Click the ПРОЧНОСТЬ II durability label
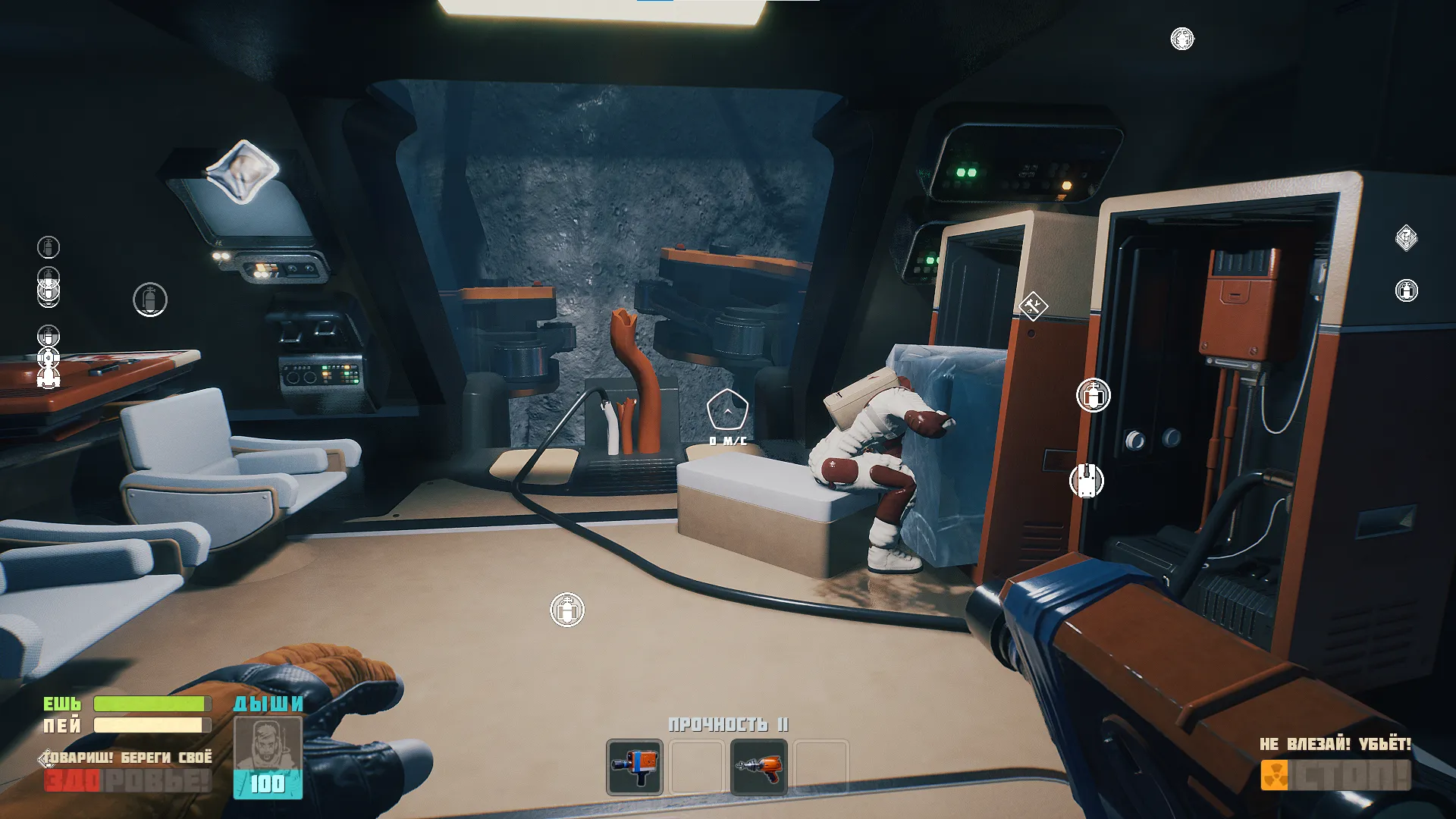 730,724
